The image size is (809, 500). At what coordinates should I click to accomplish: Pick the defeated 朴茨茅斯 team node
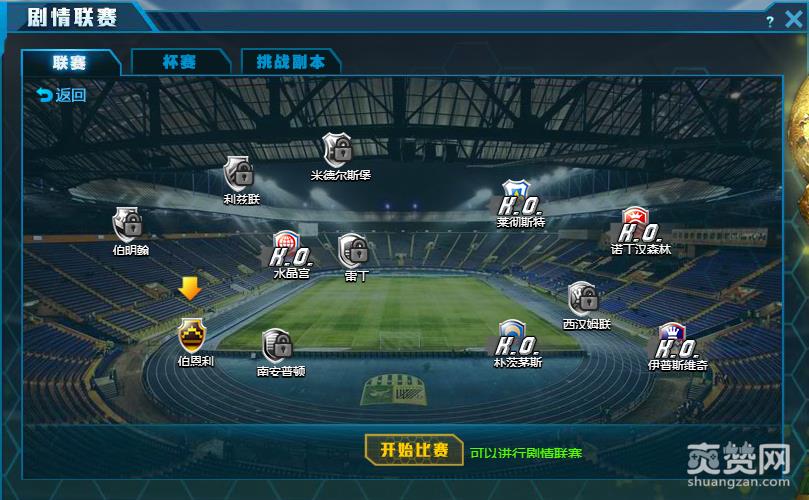(516, 339)
